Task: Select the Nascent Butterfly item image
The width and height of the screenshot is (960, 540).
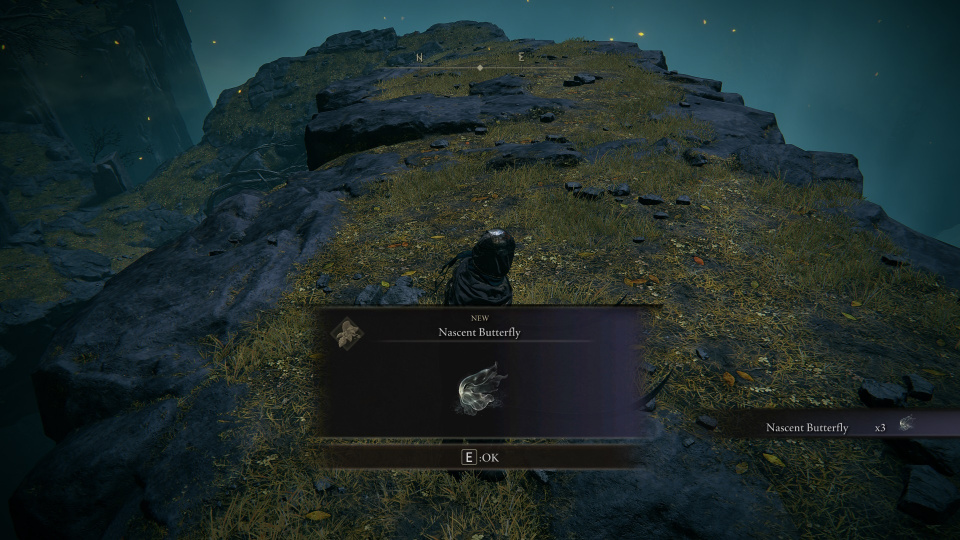Action: [x=481, y=389]
